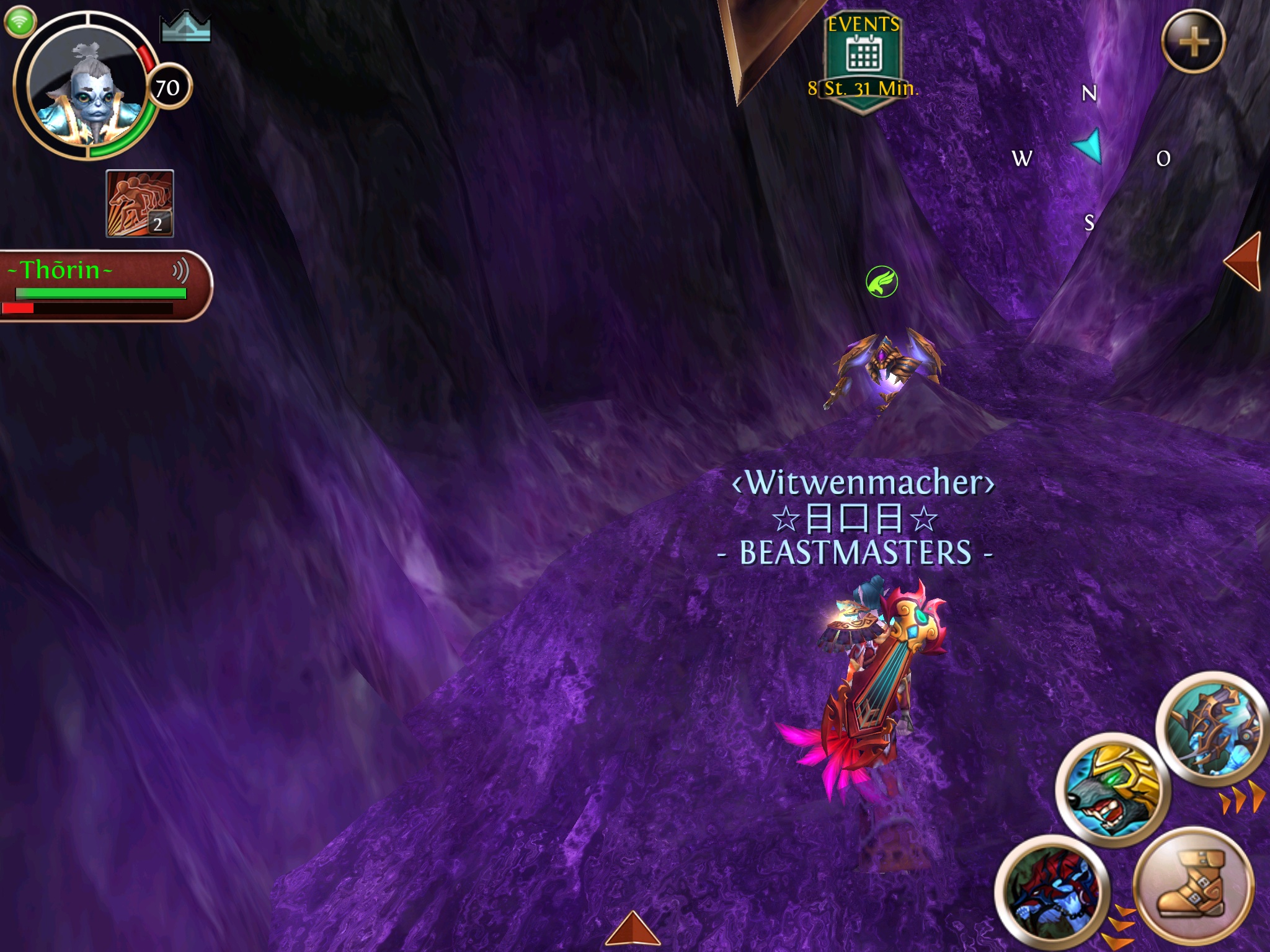The height and width of the screenshot is (952, 1270).
Task: Tap the gold plus button
Action: pyautogui.click(x=1193, y=42)
